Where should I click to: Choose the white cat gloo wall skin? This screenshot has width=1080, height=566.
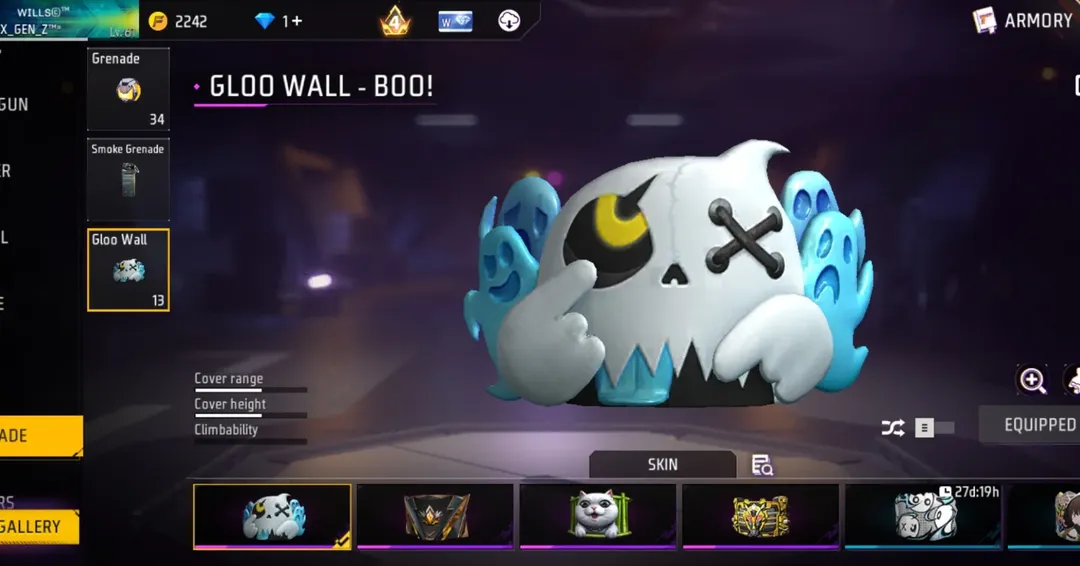click(598, 516)
